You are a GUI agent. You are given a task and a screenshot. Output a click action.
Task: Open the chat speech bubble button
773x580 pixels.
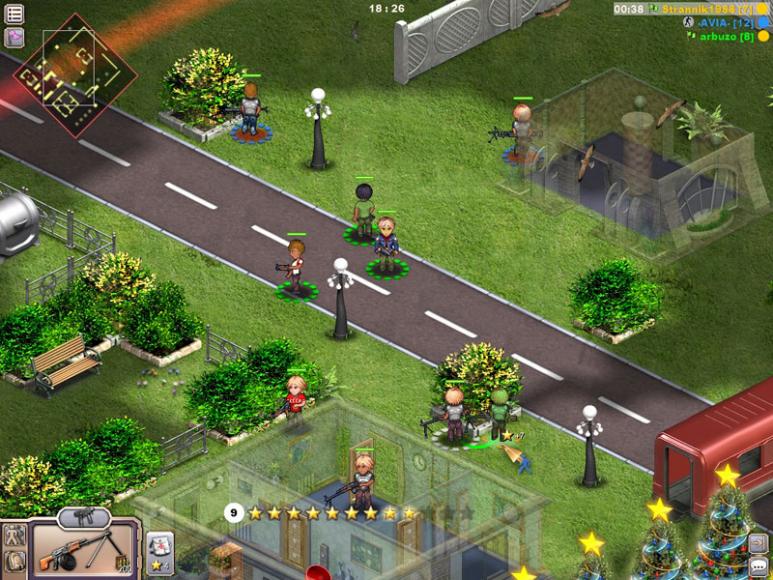coord(758,566)
